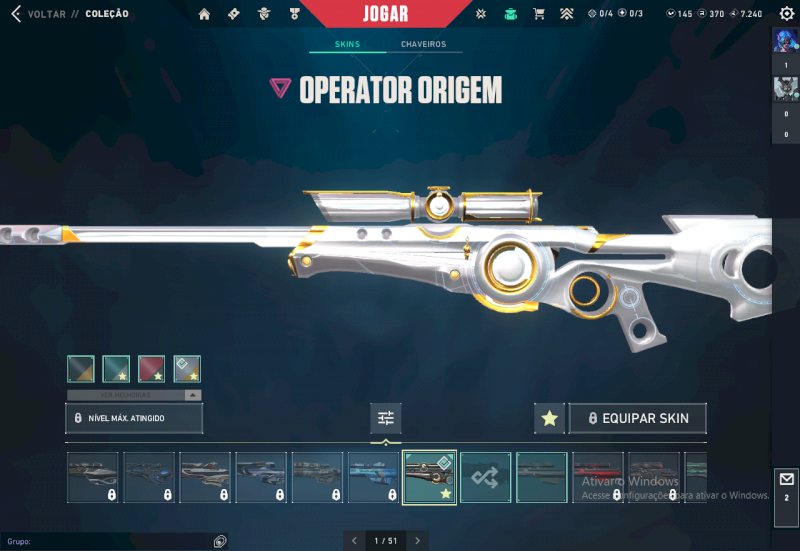Select the red Operator skin thumbnail
Screen dimensions: 800x551
[x=598, y=477]
